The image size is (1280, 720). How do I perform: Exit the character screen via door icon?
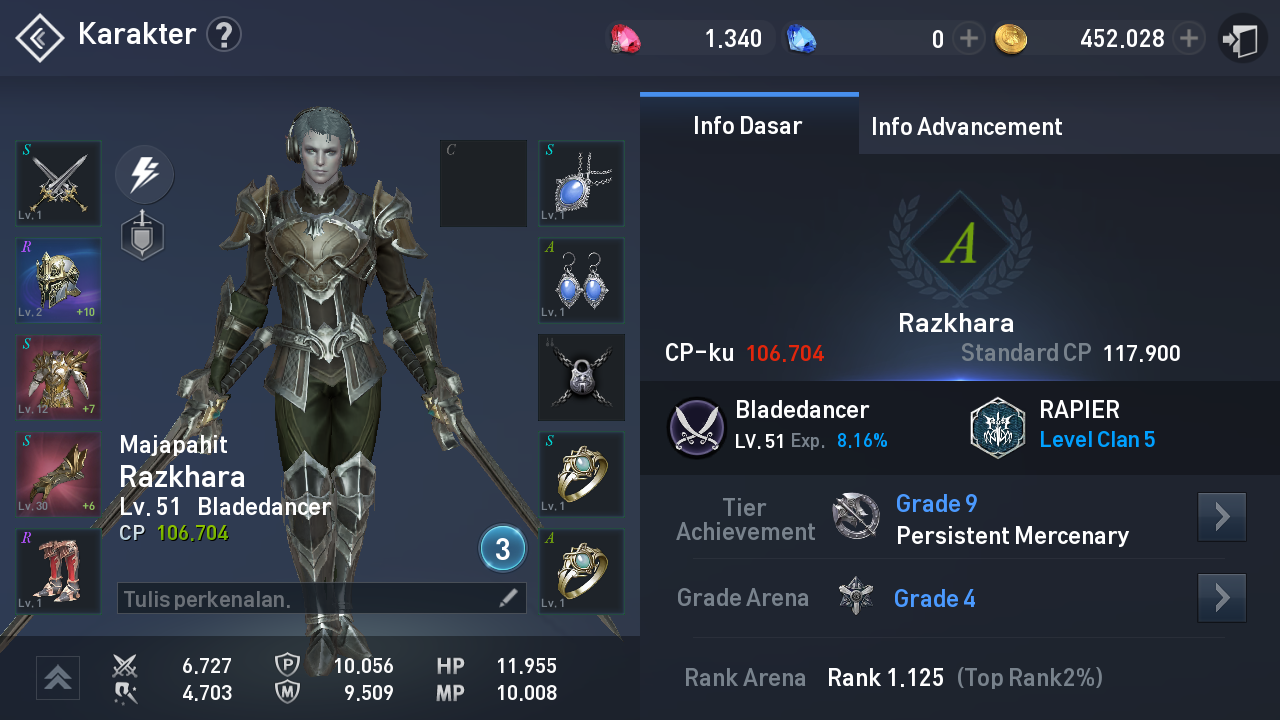point(1242,40)
